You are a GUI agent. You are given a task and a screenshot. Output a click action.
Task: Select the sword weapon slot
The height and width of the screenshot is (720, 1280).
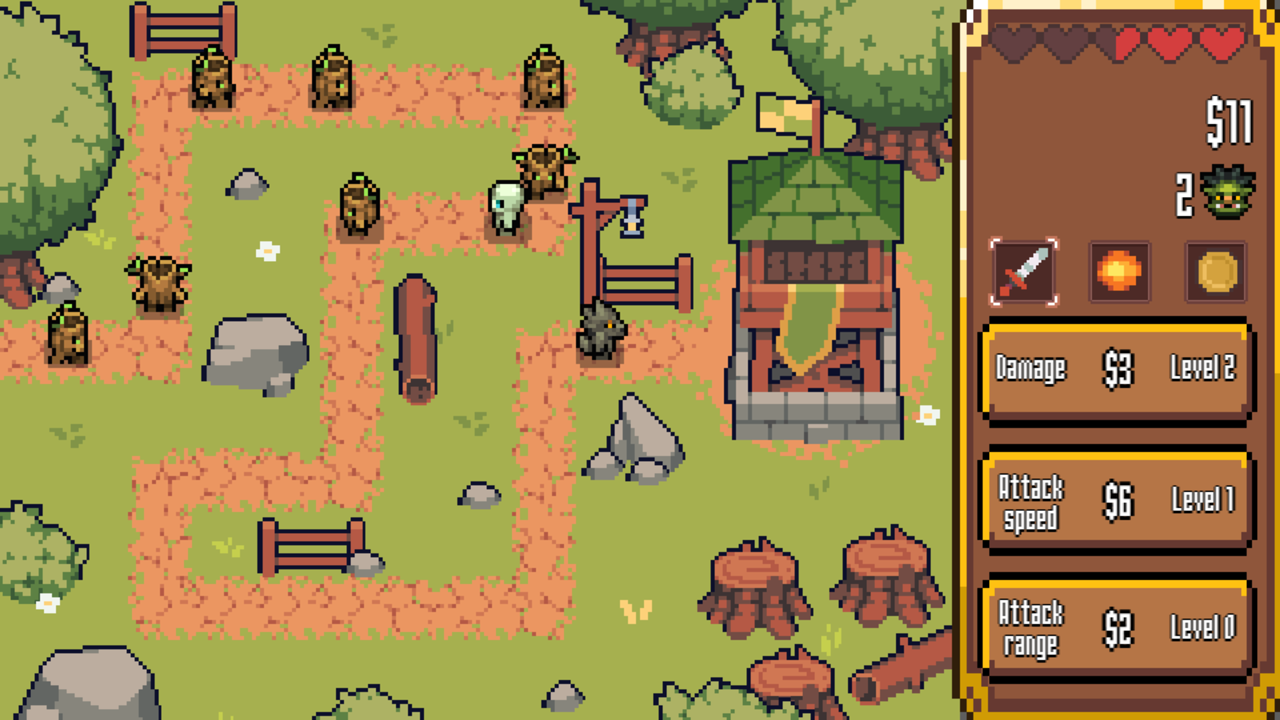tap(1021, 272)
